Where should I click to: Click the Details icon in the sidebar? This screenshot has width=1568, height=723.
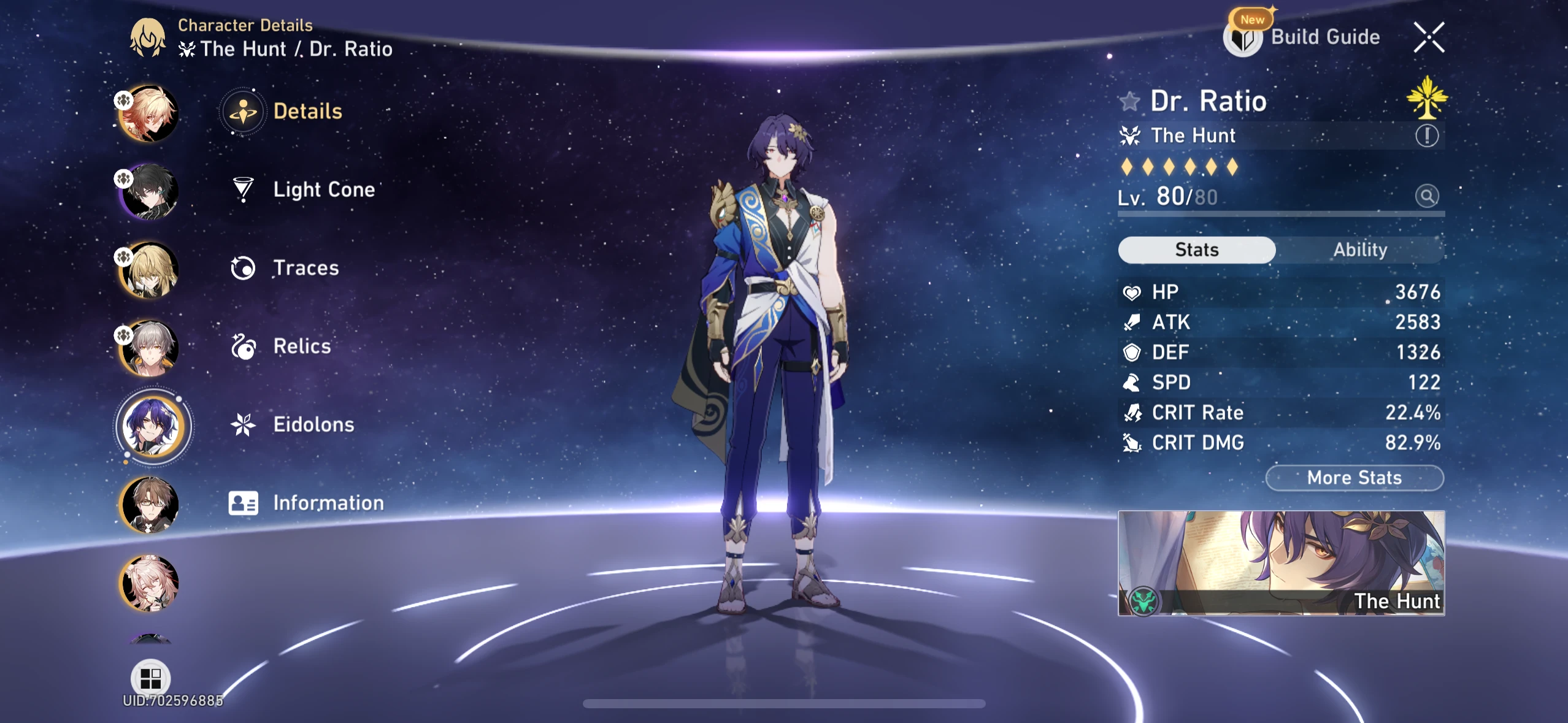point(244,111)
